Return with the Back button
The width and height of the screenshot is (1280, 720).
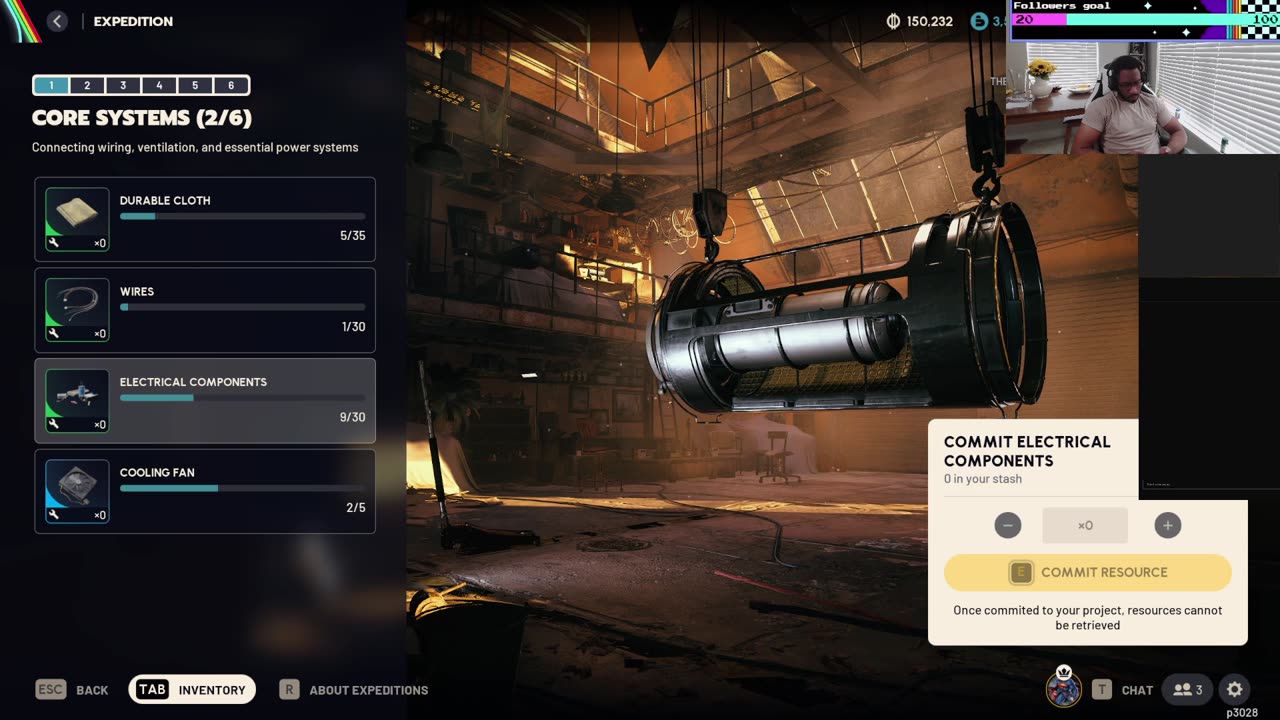coord(72,689)
